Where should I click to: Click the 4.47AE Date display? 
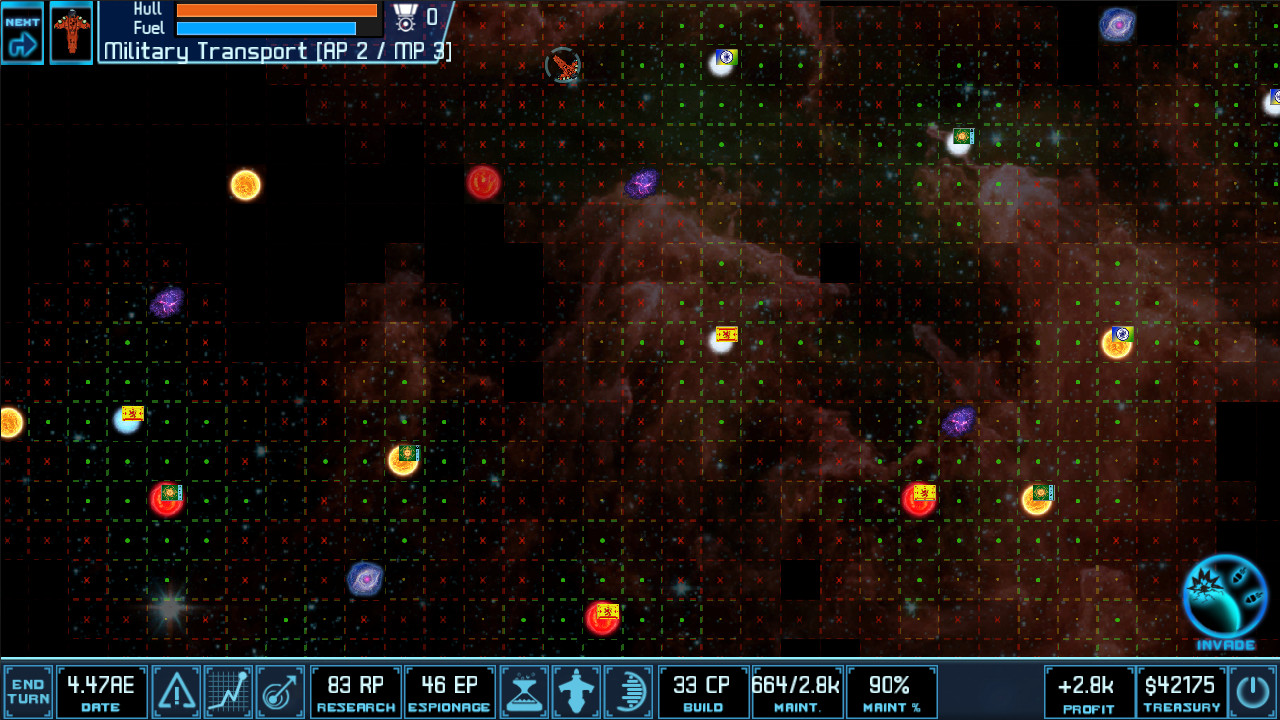click(x=100, y=691)
